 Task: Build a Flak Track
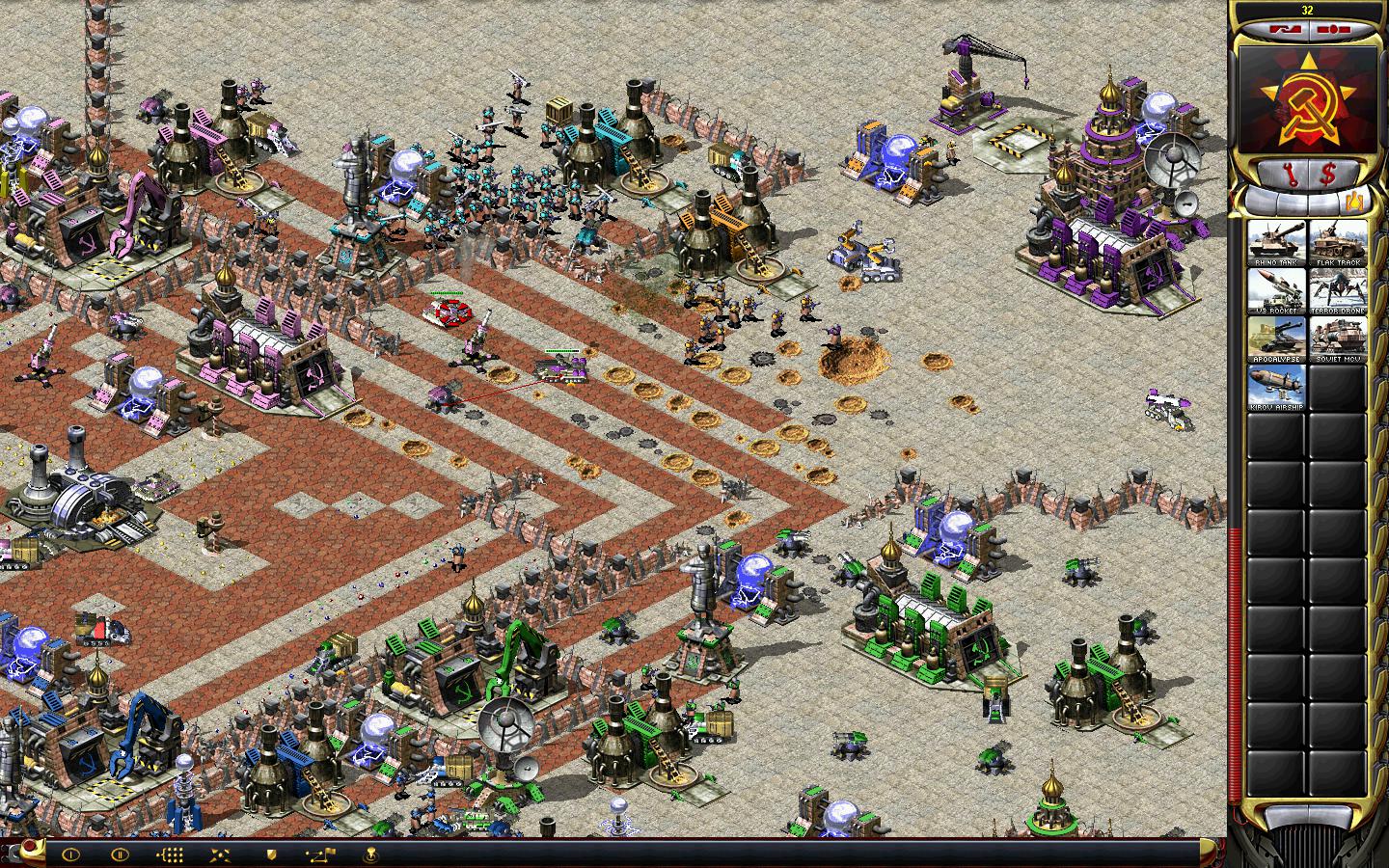point(1336,242)
